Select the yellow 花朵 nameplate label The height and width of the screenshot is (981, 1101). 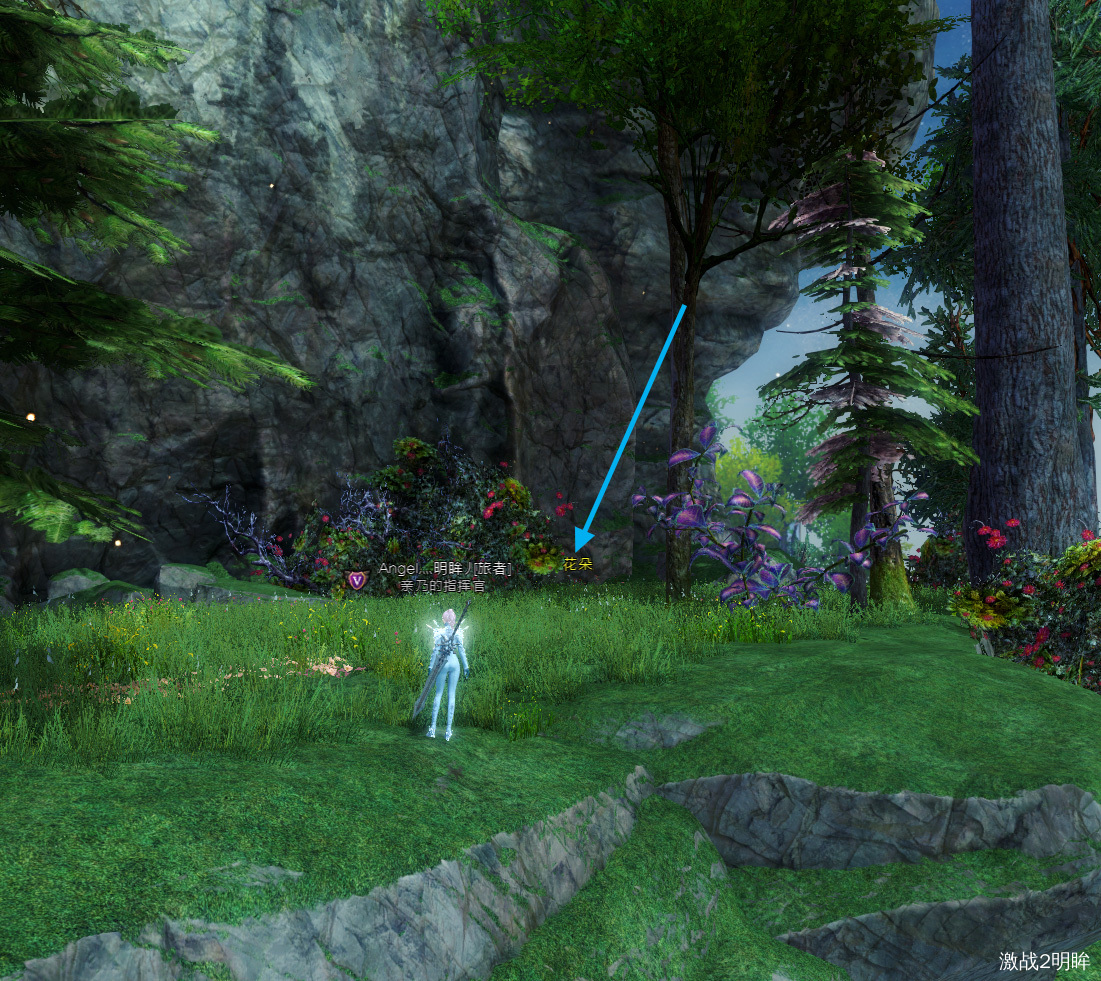click(x=578, y=564)
